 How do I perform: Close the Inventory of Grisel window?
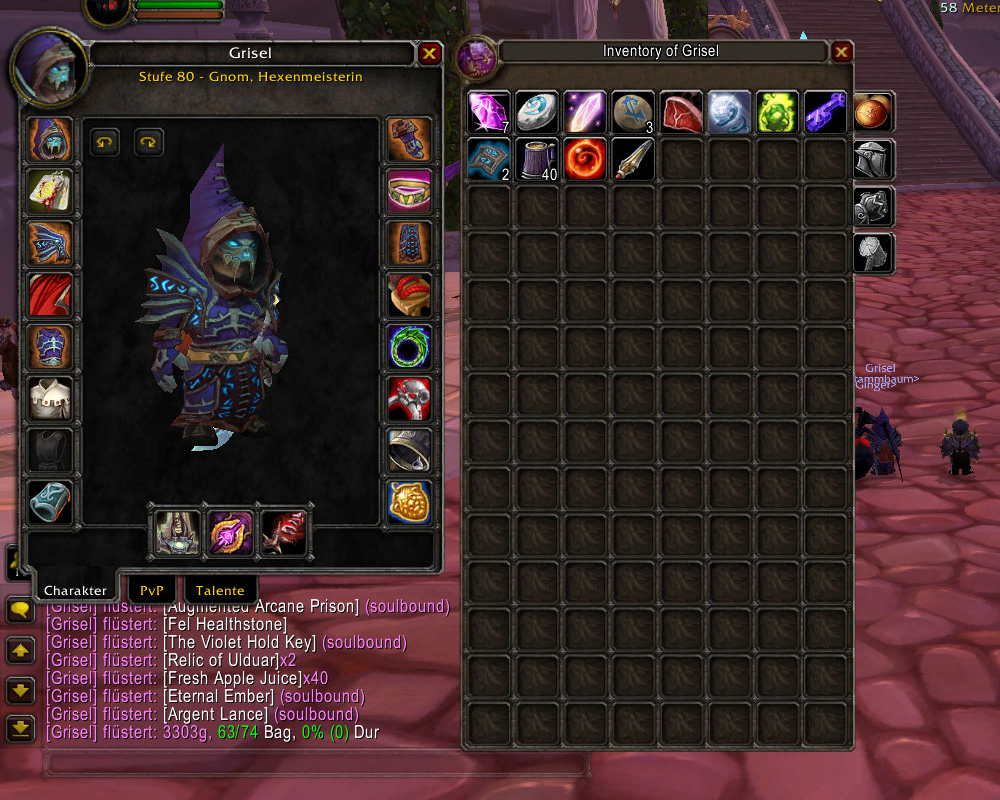(x=842, y=52)
